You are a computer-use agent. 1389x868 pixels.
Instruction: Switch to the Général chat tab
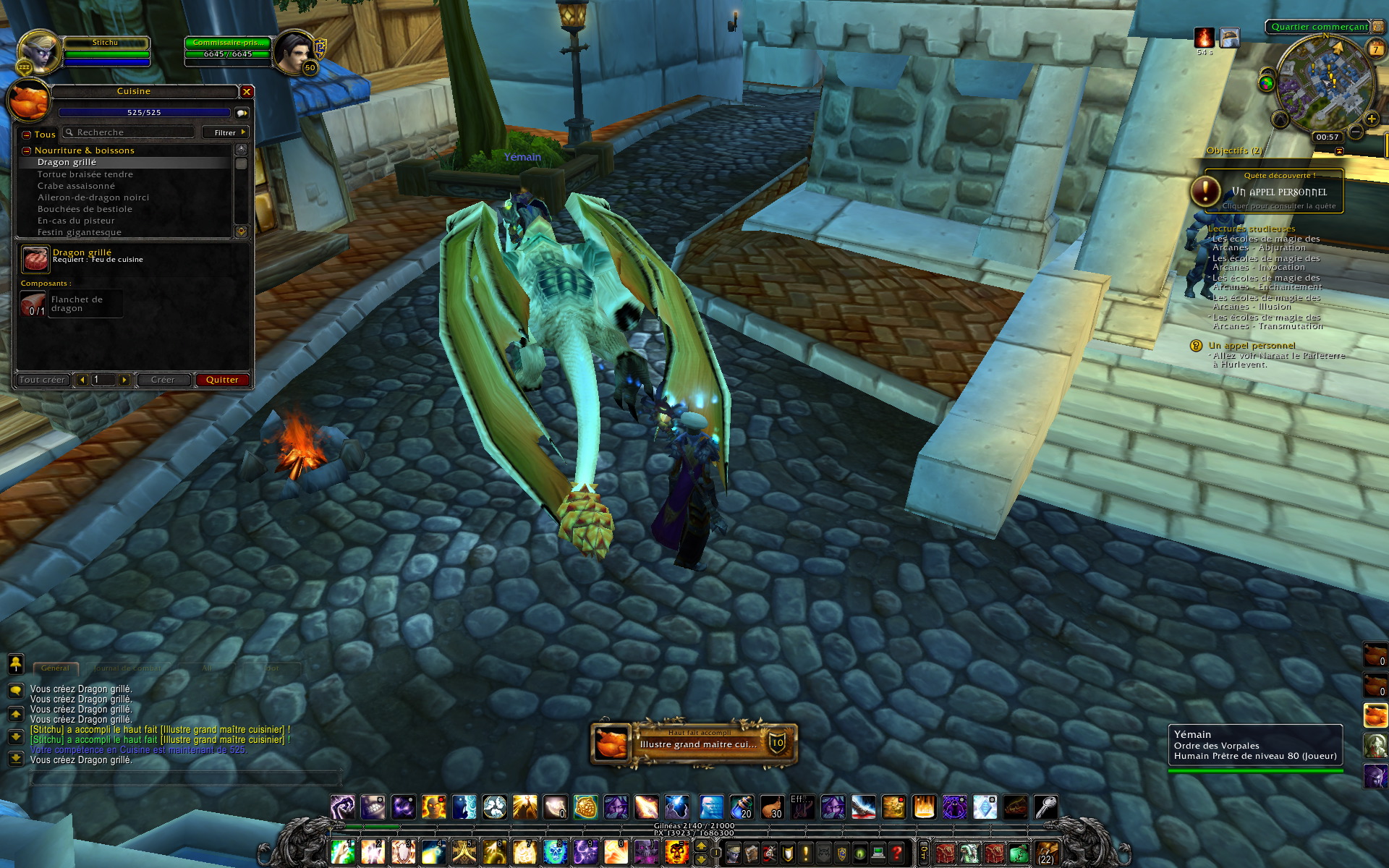(55, 668)
